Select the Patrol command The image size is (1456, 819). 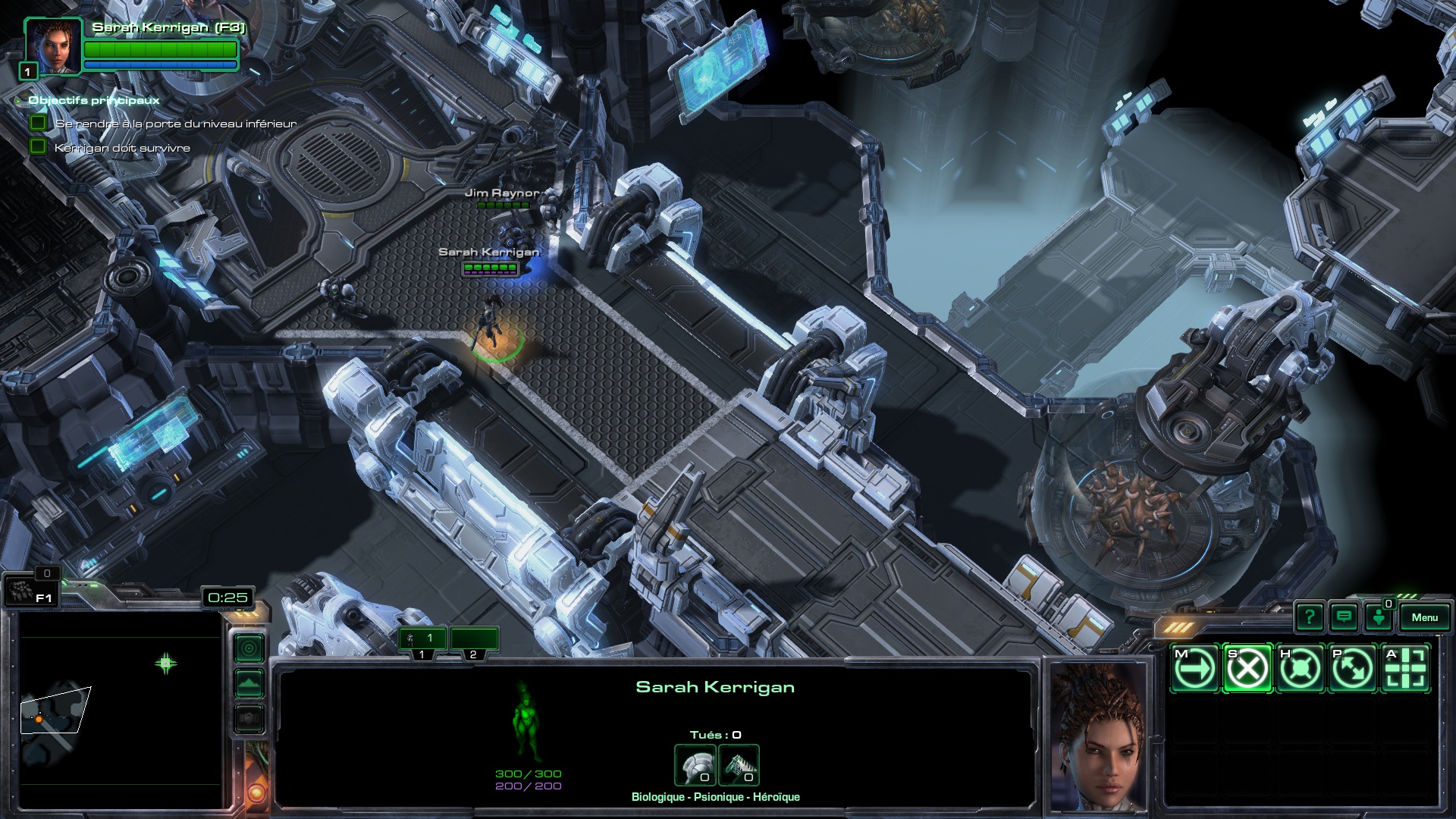coord(1352,669)
